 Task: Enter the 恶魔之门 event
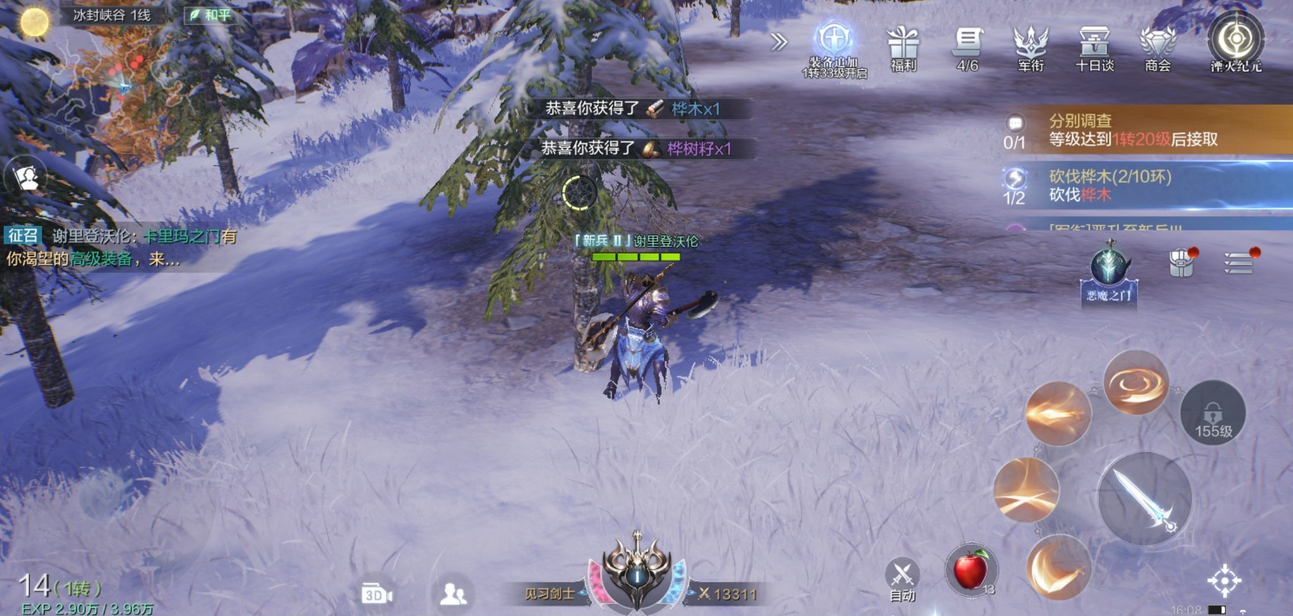(x=1109, y=272)
